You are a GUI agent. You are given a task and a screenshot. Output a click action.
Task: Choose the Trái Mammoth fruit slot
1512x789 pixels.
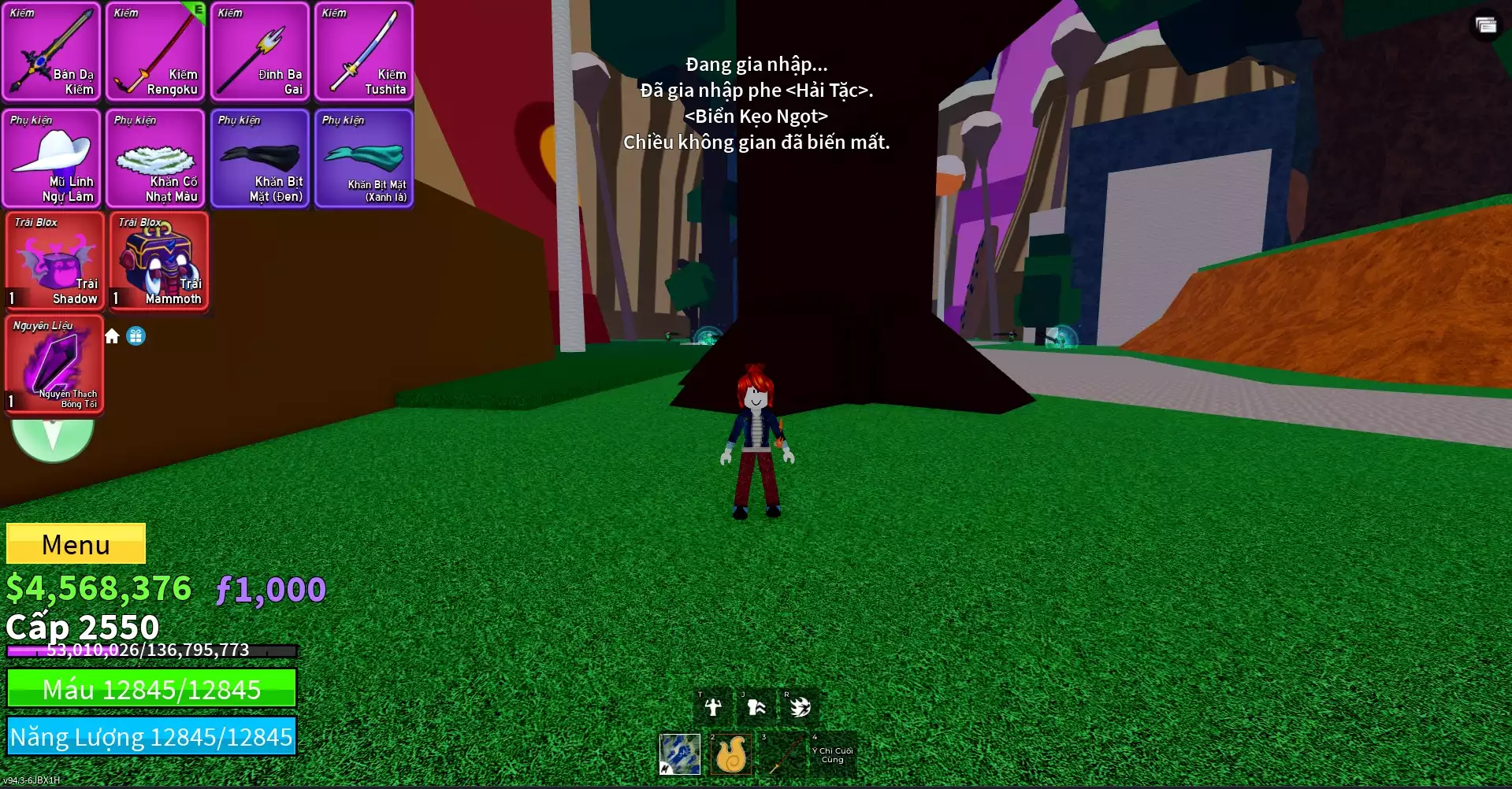159,261
